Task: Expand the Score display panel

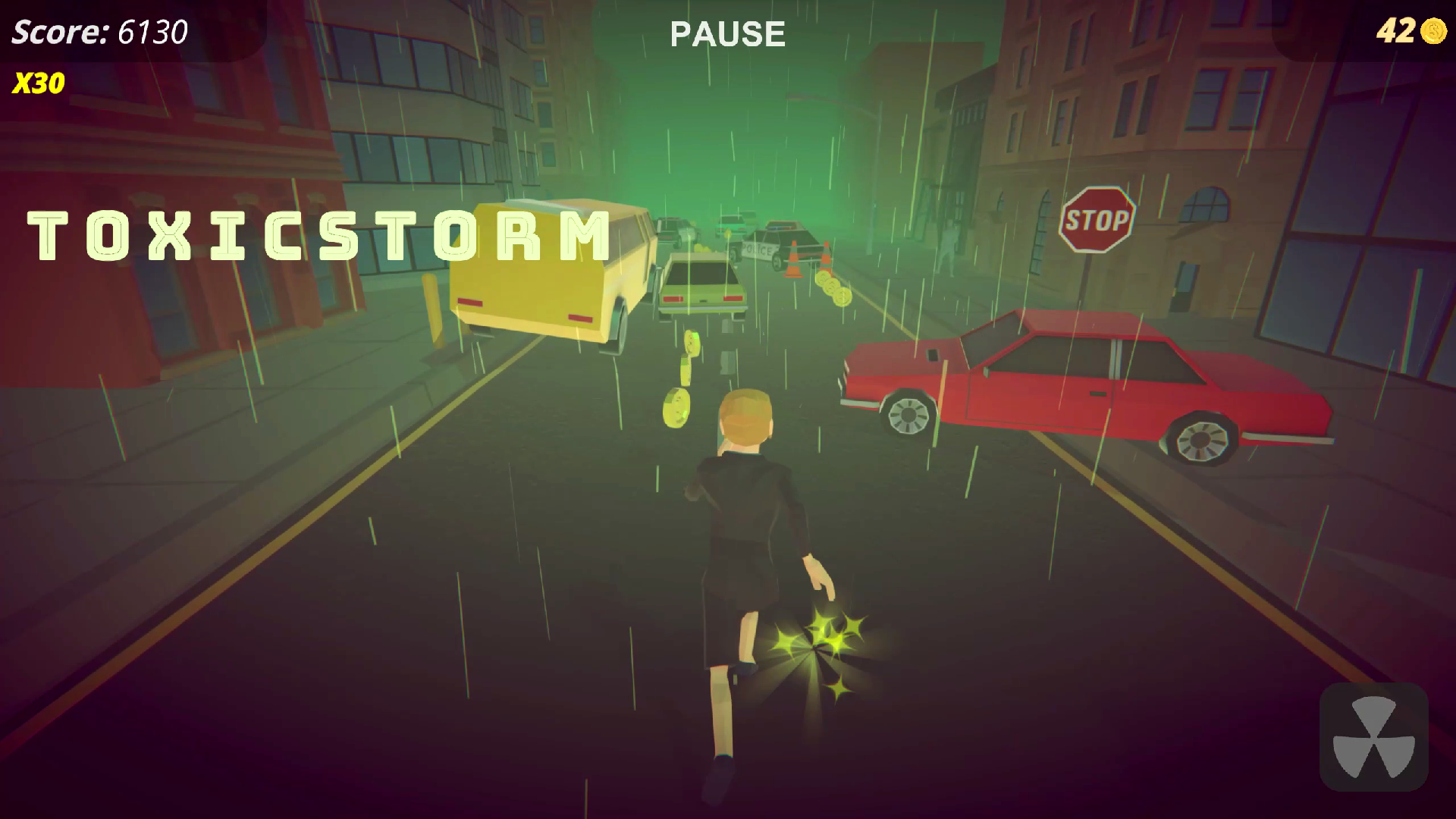Action: coord(99,32)
